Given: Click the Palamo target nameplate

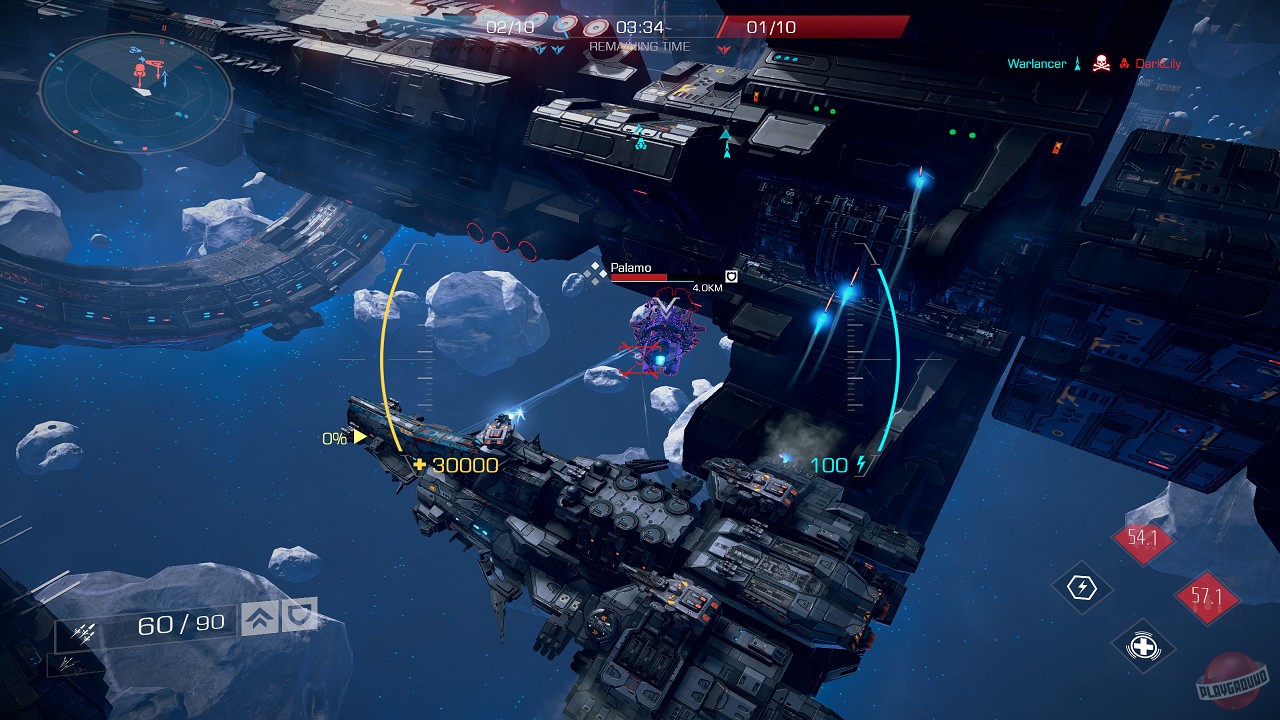Looking at the screenshot, I should pos(630,268).
